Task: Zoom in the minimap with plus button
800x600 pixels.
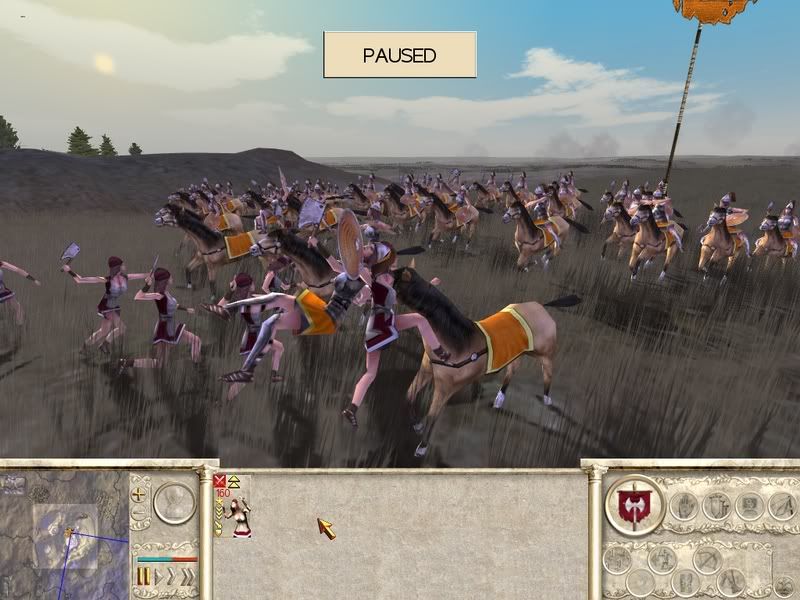Action: [x=139, y=493]
